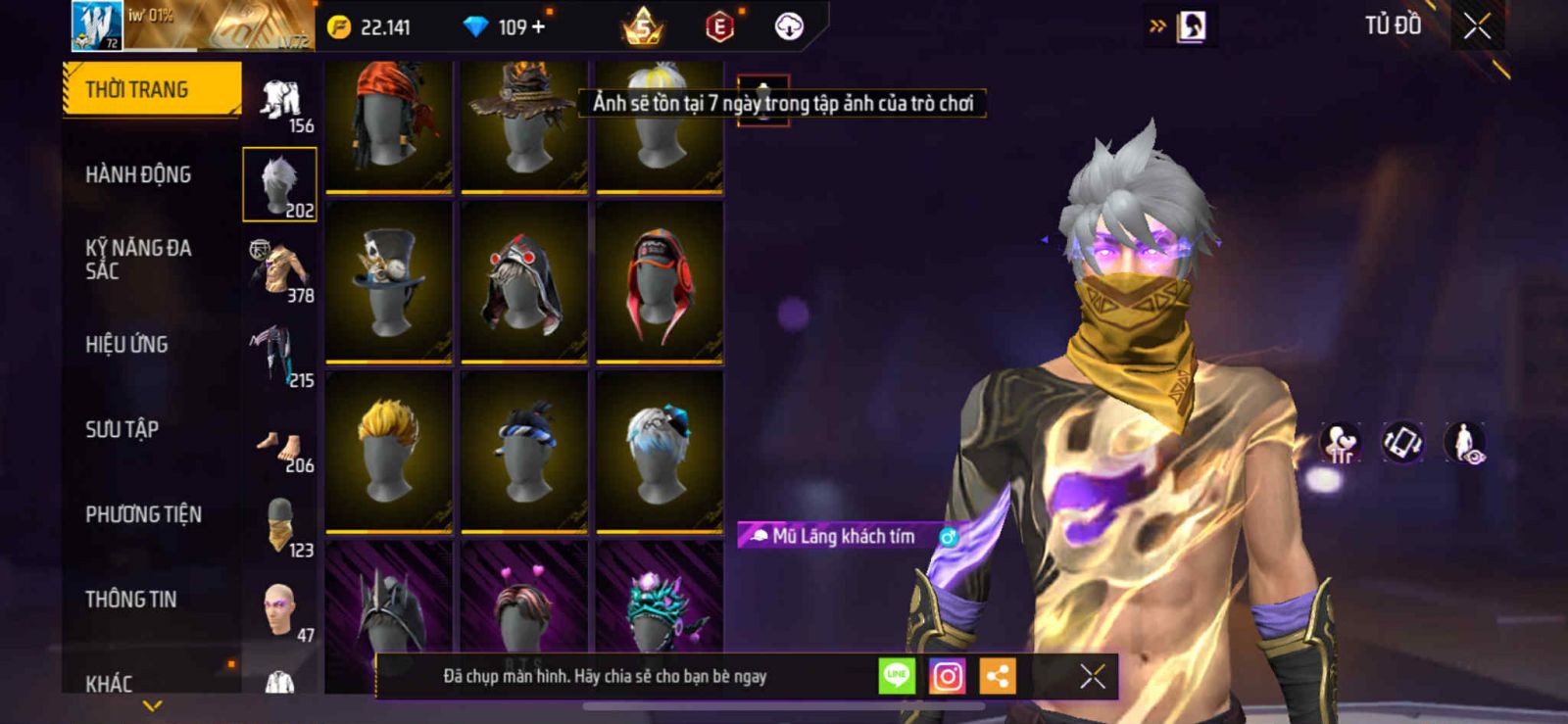Open the Phương Tiện tab
The width and height of the screenshot is (1568, 724).
pyautogui.click(x=143, y=514)
